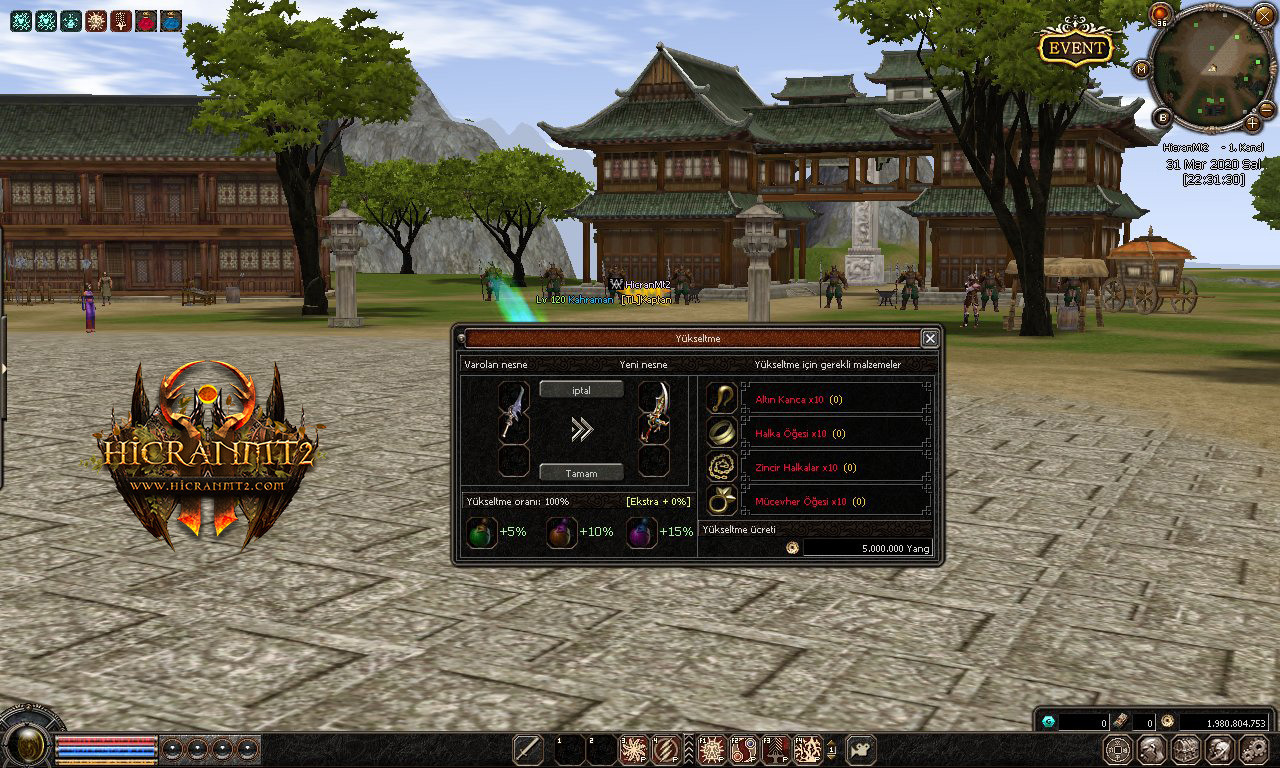Click the minimap's B button
Viewport: 1280px width, 768px height.
[x=1162, y=117]
